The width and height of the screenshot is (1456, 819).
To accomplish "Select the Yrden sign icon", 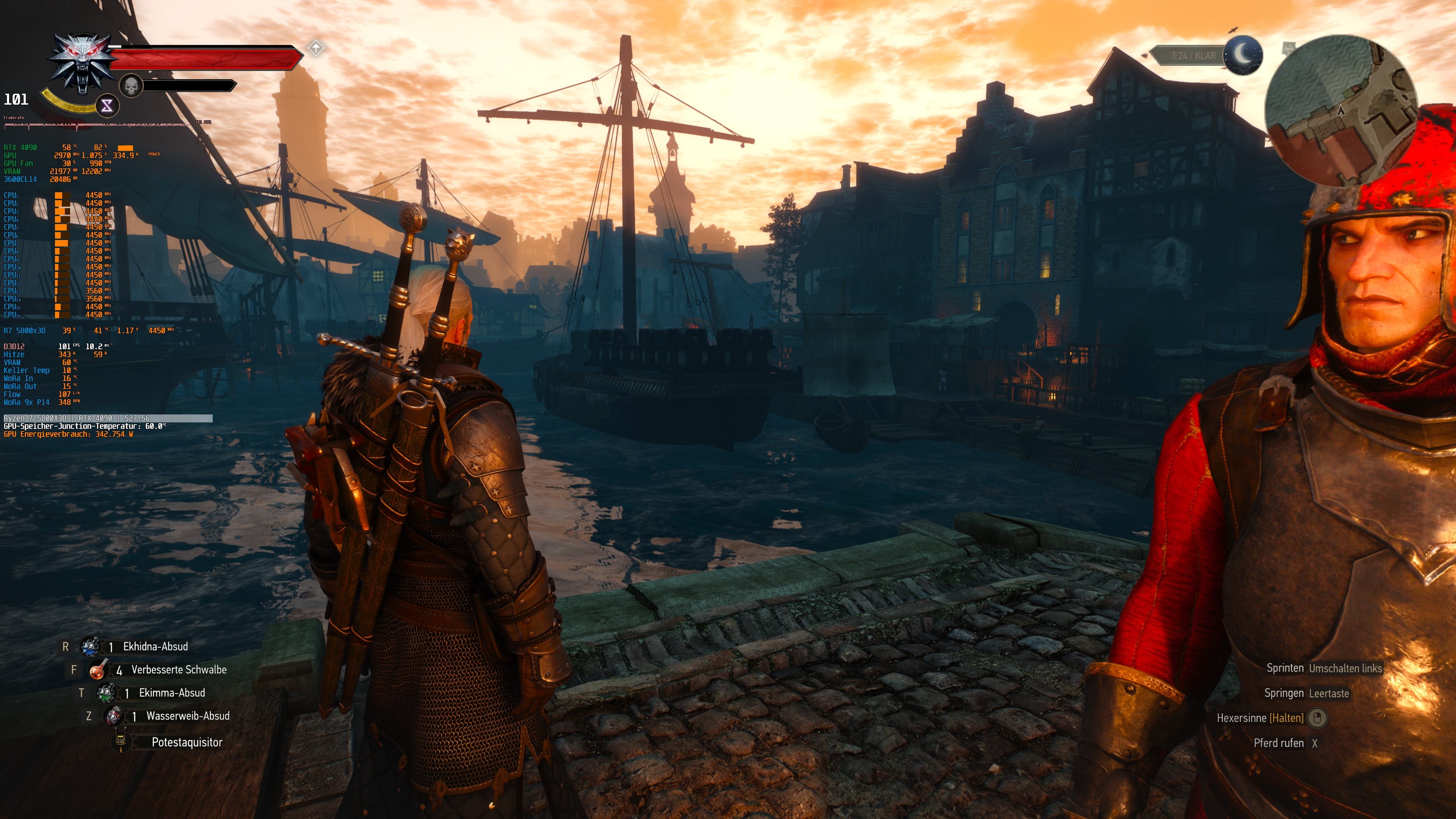I will tap(107, 105).
